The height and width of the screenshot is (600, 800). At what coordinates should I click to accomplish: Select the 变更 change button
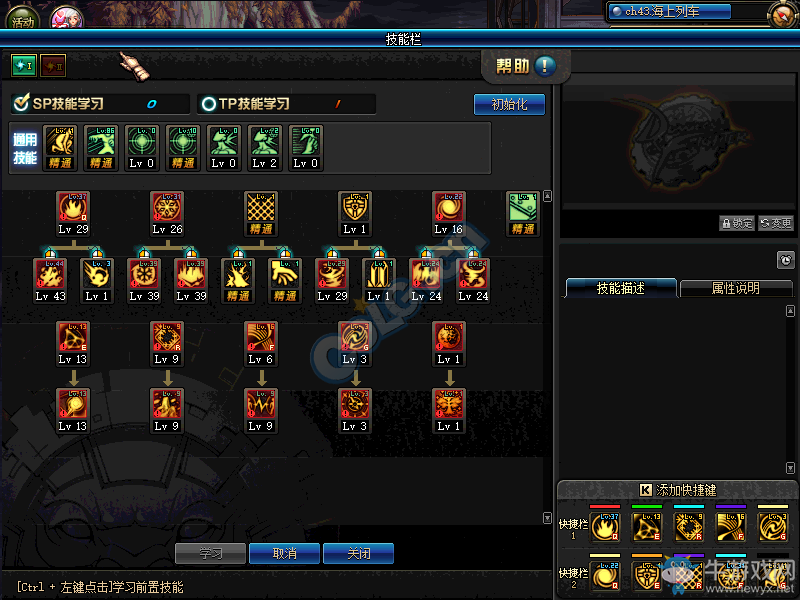pos(776,223)
